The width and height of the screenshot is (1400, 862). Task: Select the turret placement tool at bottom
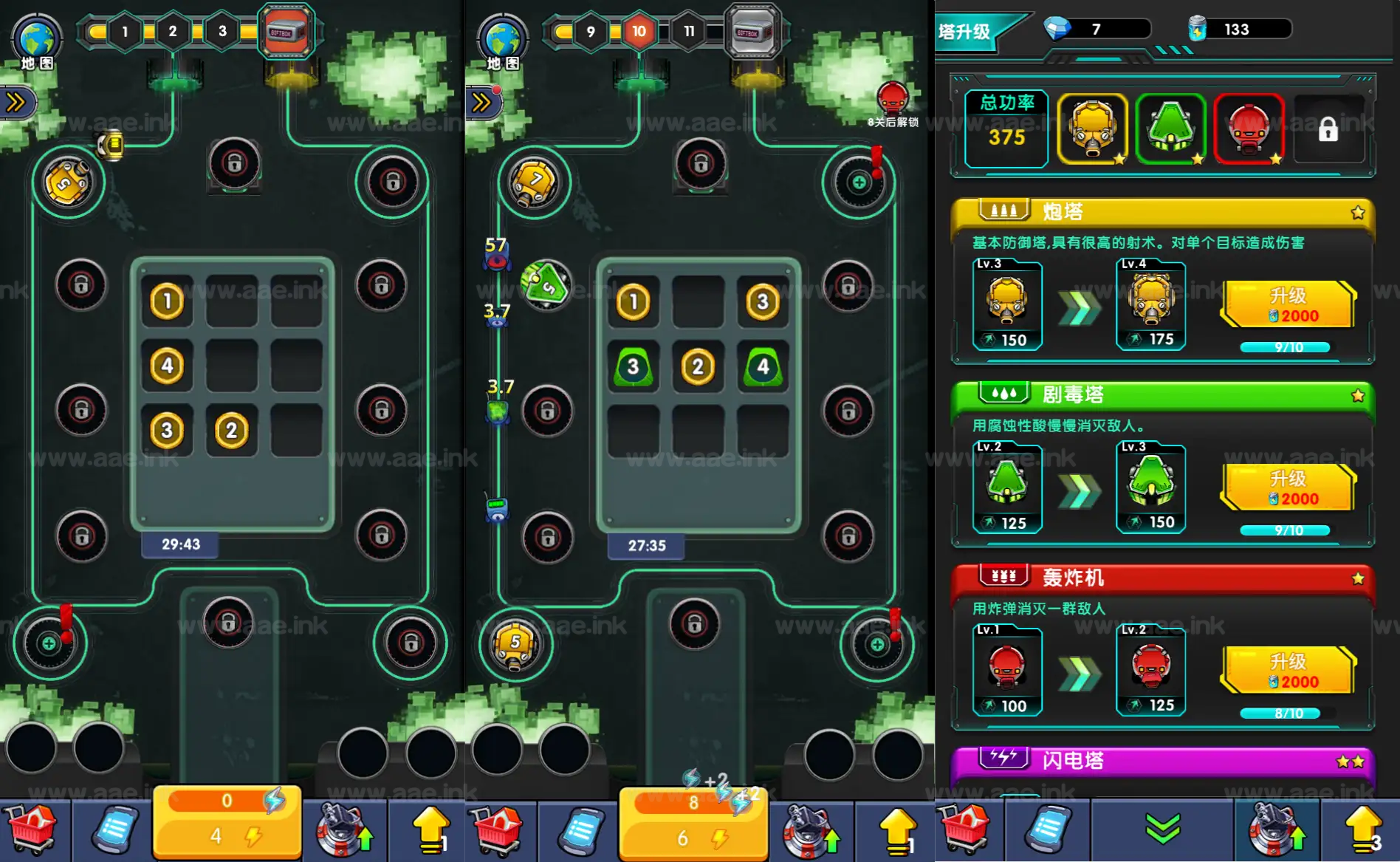coord(344,830)
